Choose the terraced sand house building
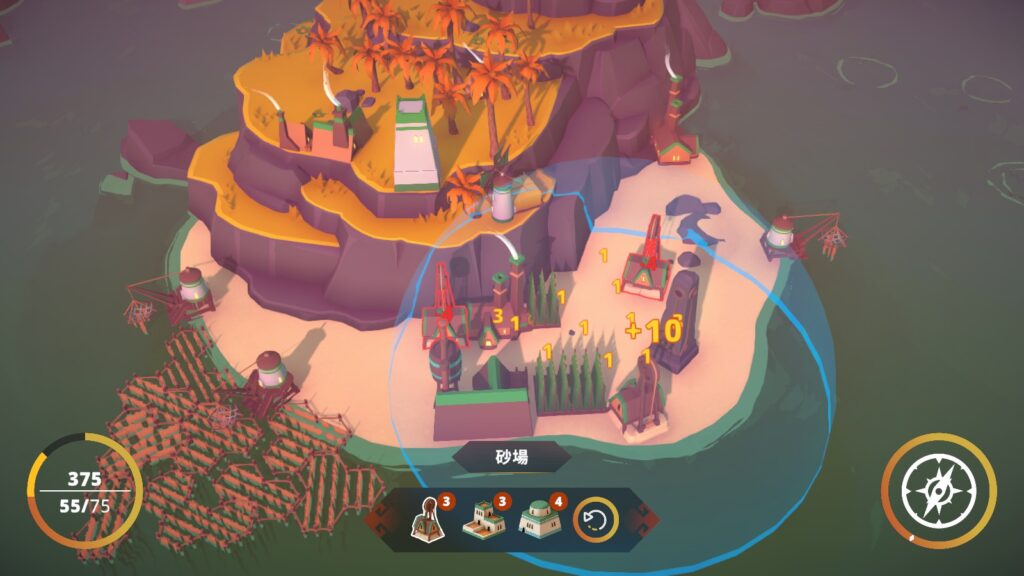Viewport: 1024px width, 576px height. click(483, 517)
